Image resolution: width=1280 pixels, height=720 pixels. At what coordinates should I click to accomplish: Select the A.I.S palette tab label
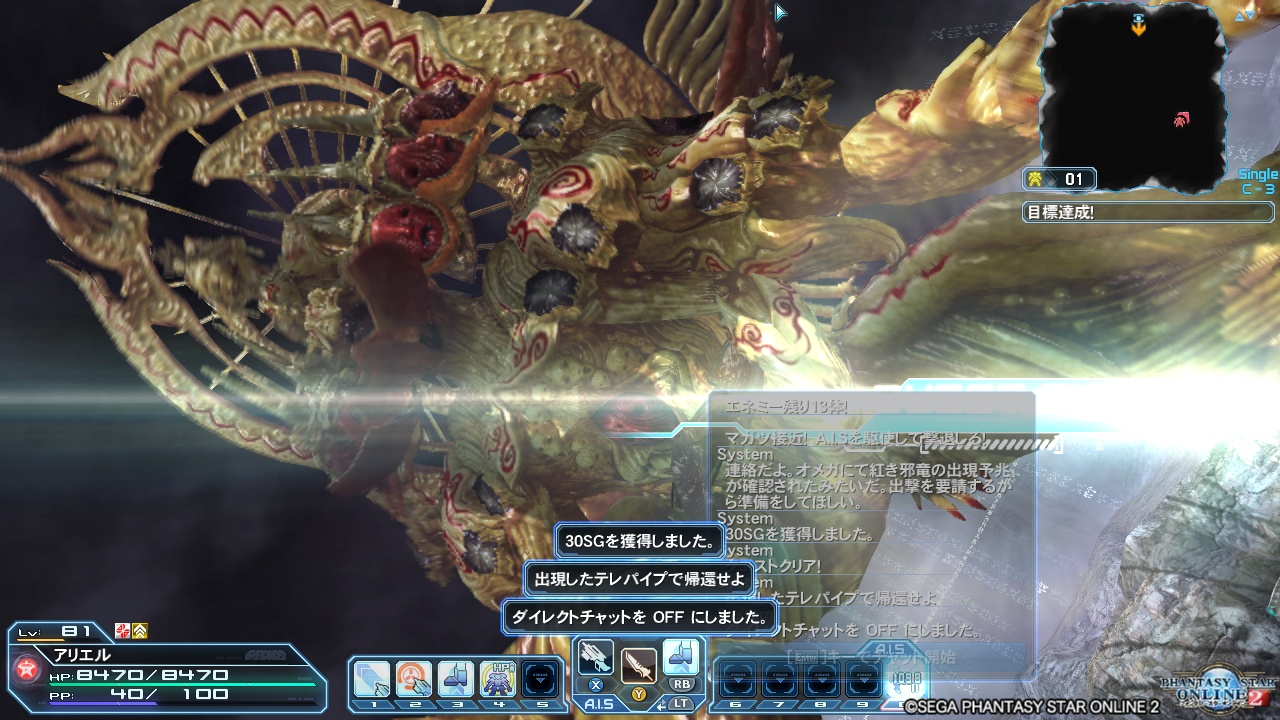[x=599, y=704]
